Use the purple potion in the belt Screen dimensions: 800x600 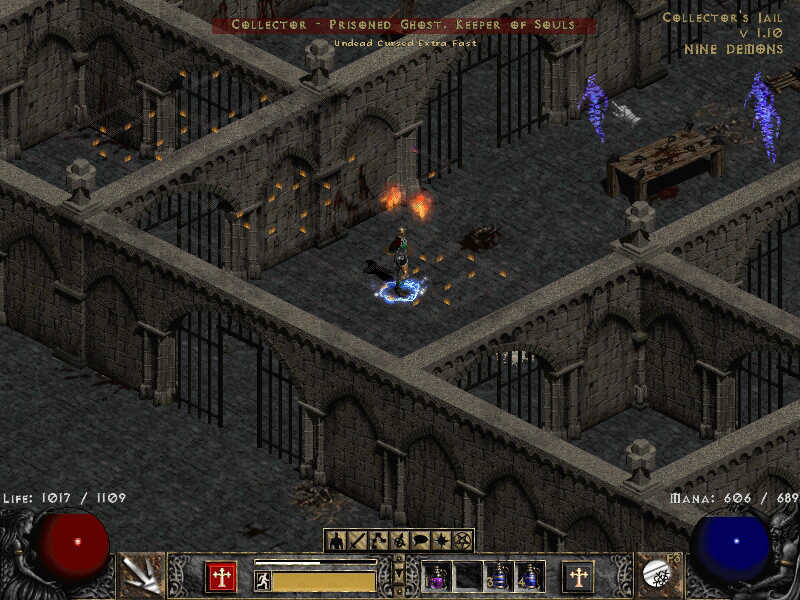pos(438,577)
